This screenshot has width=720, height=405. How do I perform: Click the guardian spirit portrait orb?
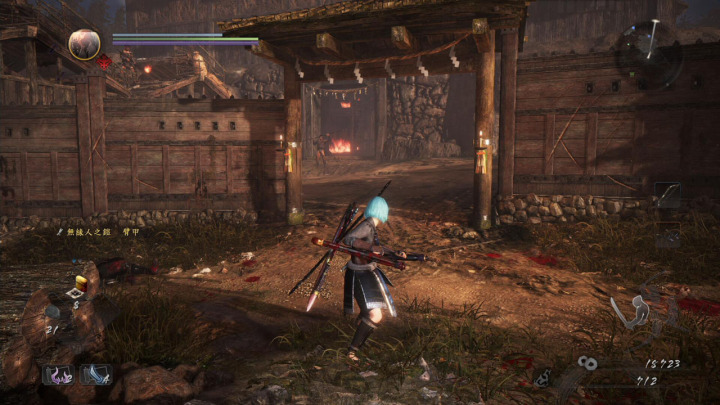click(x=84, y=43)
